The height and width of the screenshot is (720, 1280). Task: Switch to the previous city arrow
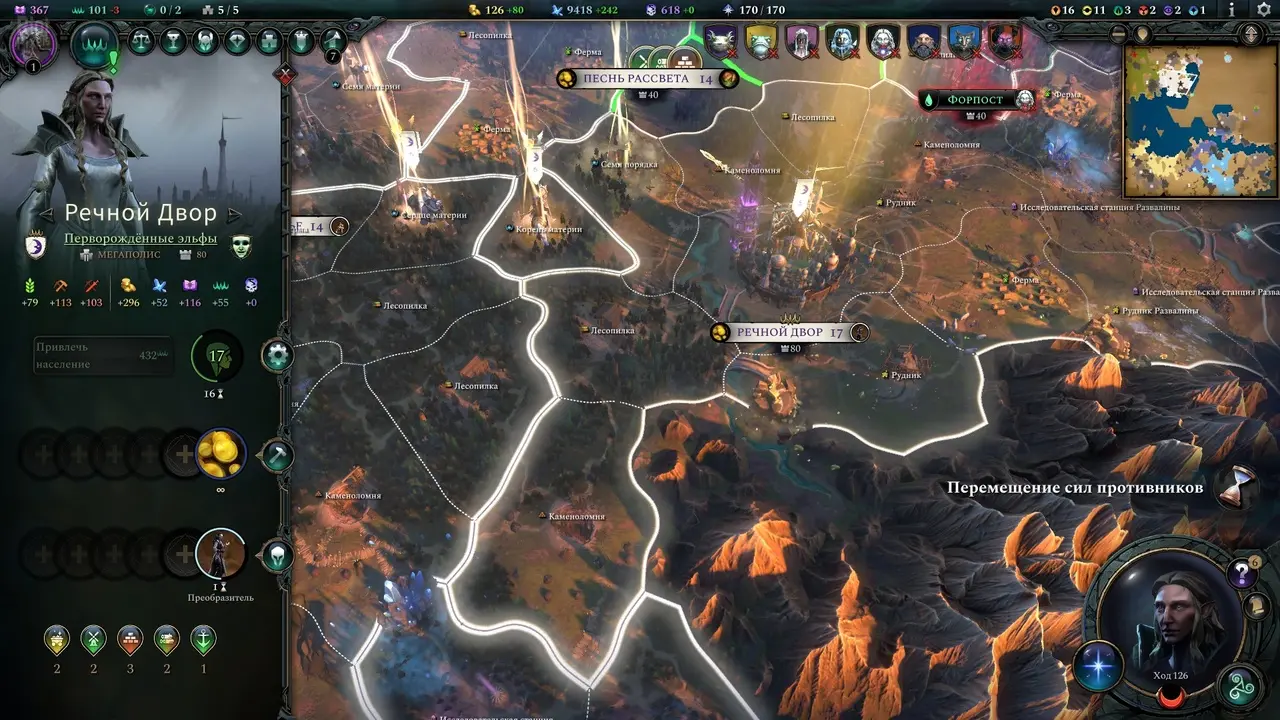click(x=46, y=214)
